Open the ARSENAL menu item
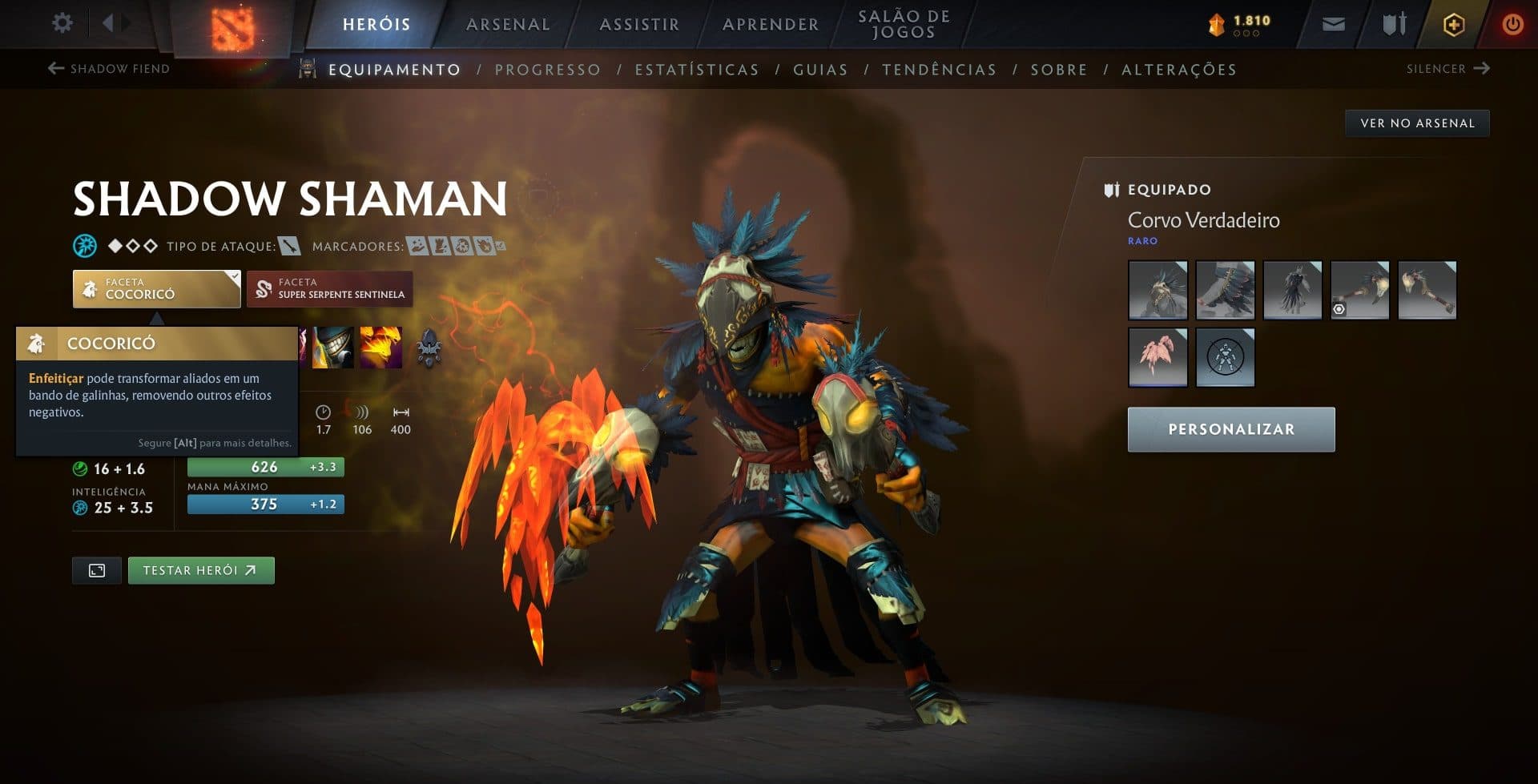Viewport: 1538px width, 784px height. (506, 24)
